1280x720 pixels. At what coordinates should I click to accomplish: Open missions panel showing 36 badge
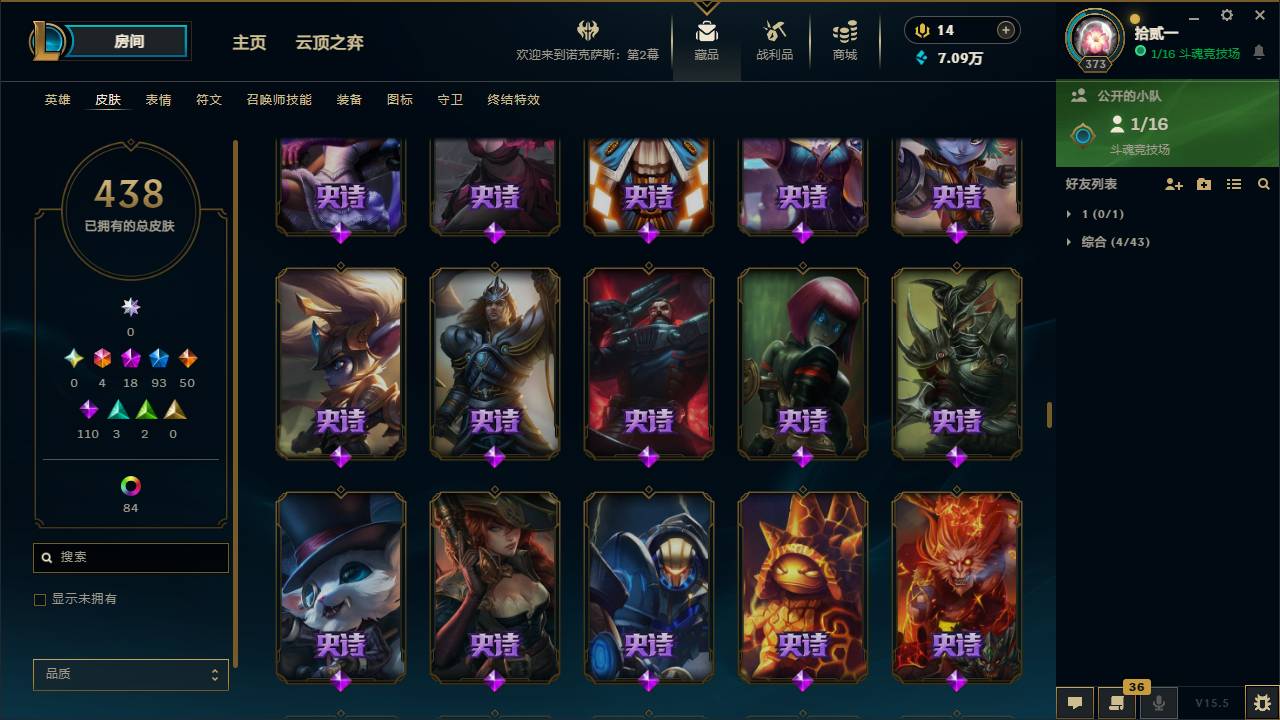(x=1115, y=702)
